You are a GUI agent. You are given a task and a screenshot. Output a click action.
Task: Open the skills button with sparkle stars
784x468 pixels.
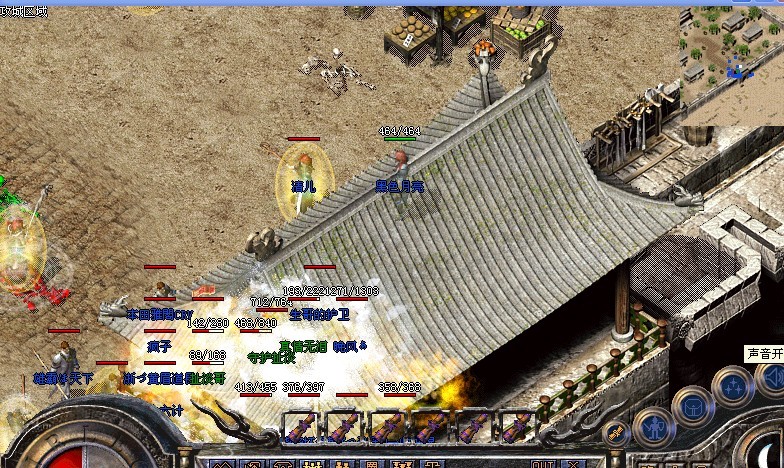coord(733,386)
